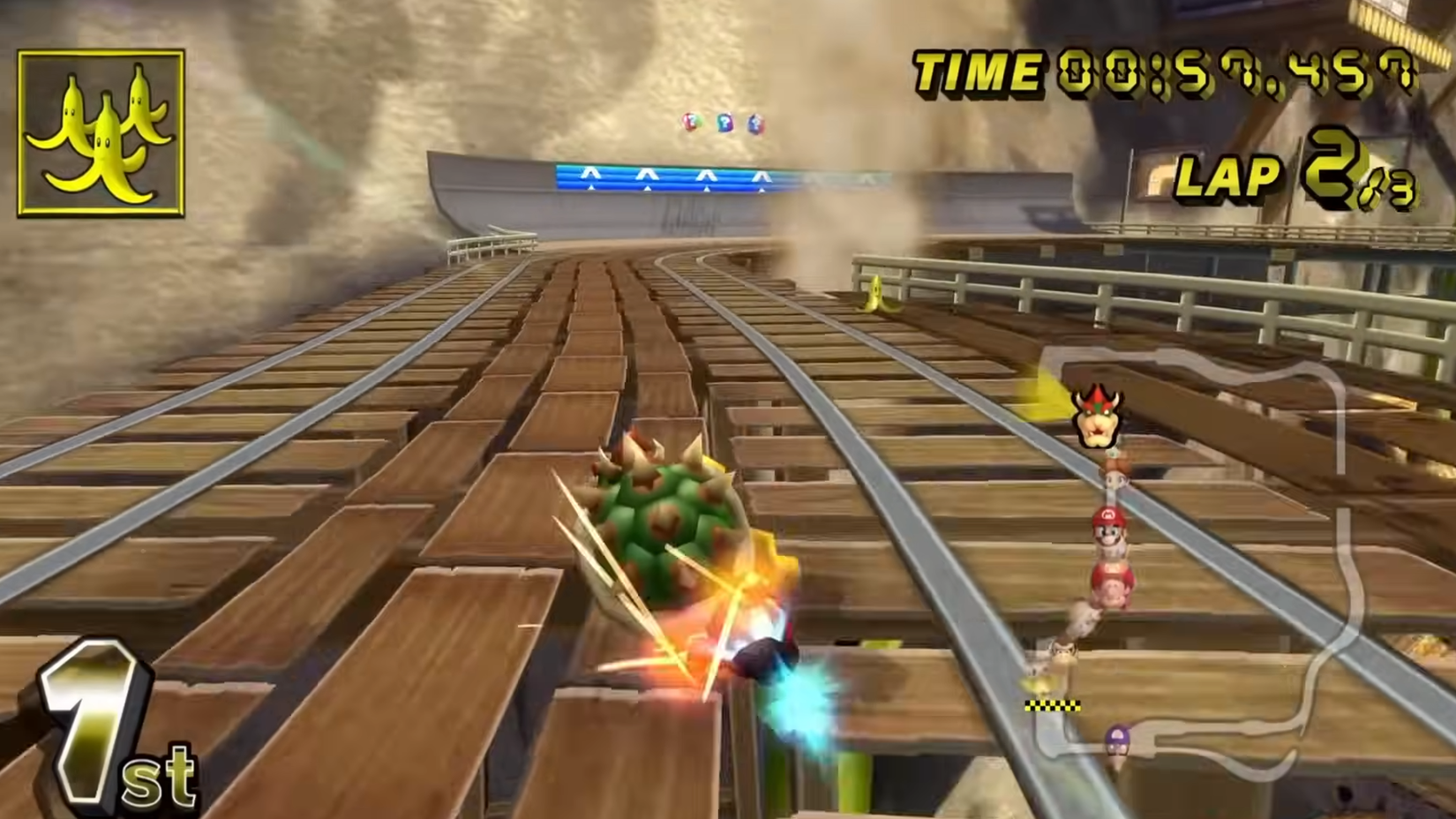
Task: Click Mario's icon on the course map
Action: point(1108,527)
